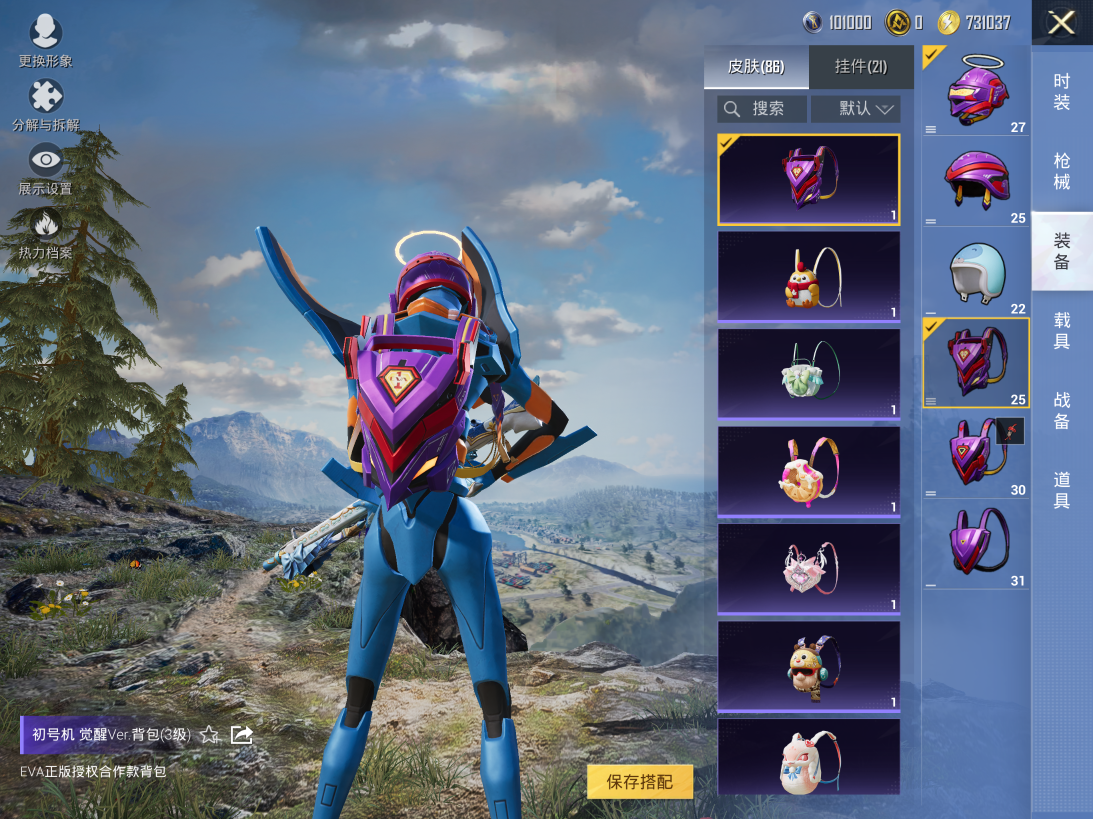Choose the pink donut backpack skin

coord(808,471)
